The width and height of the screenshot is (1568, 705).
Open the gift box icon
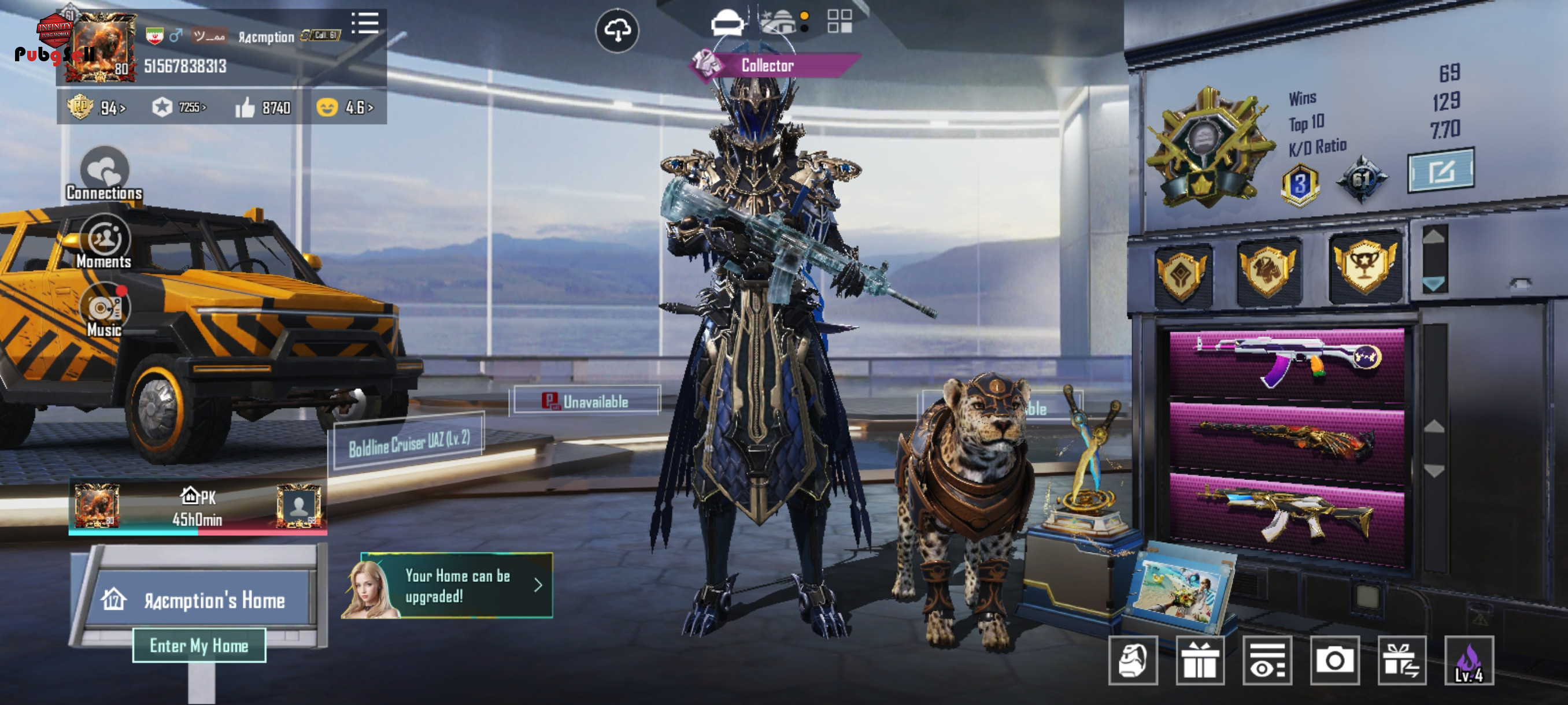pyautogui.click(x=1199, y=661)
